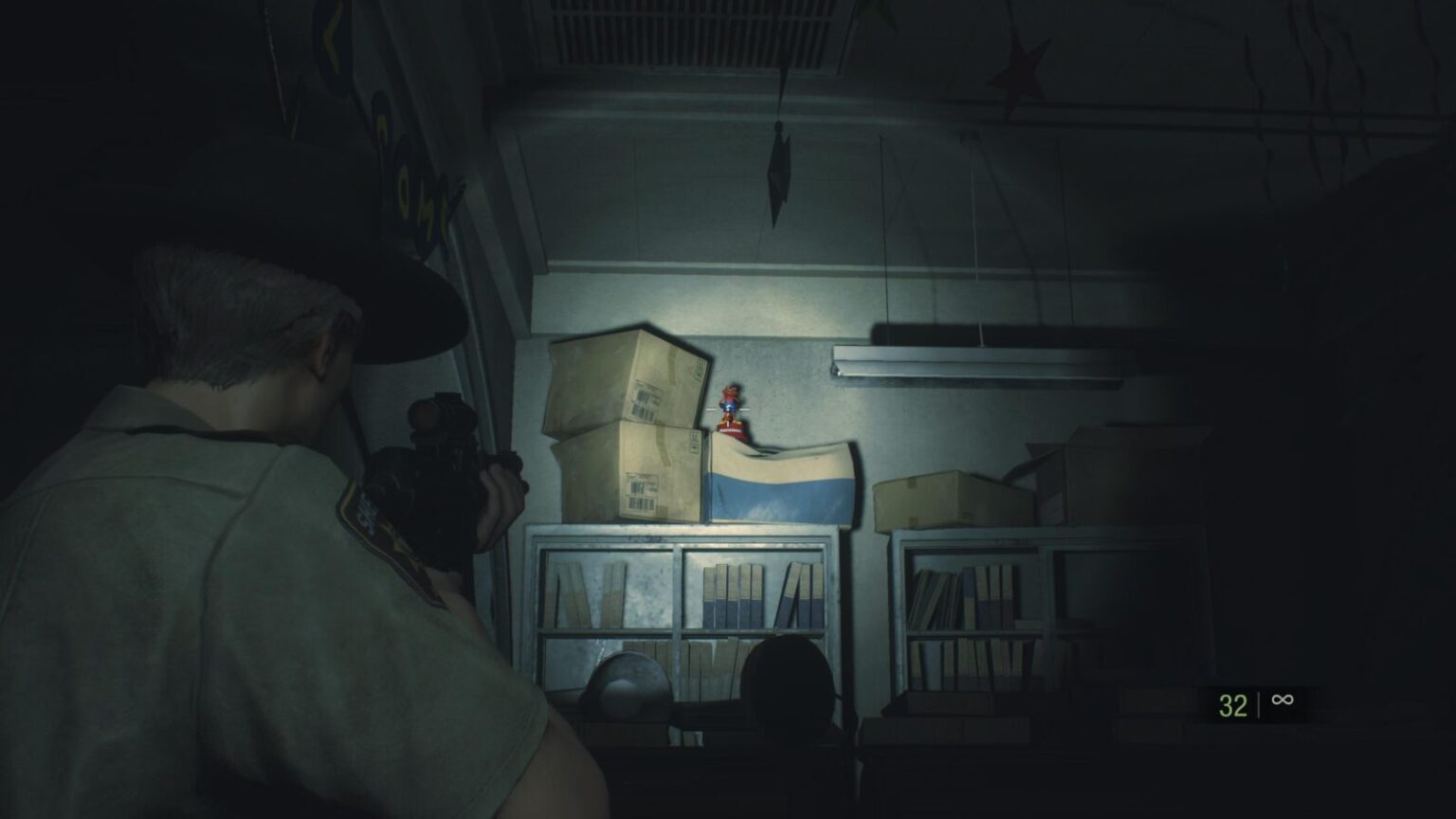Select the red dot sight on the weapon
The width and height of the screenshot is (1456, 819).
click(441, 417)
